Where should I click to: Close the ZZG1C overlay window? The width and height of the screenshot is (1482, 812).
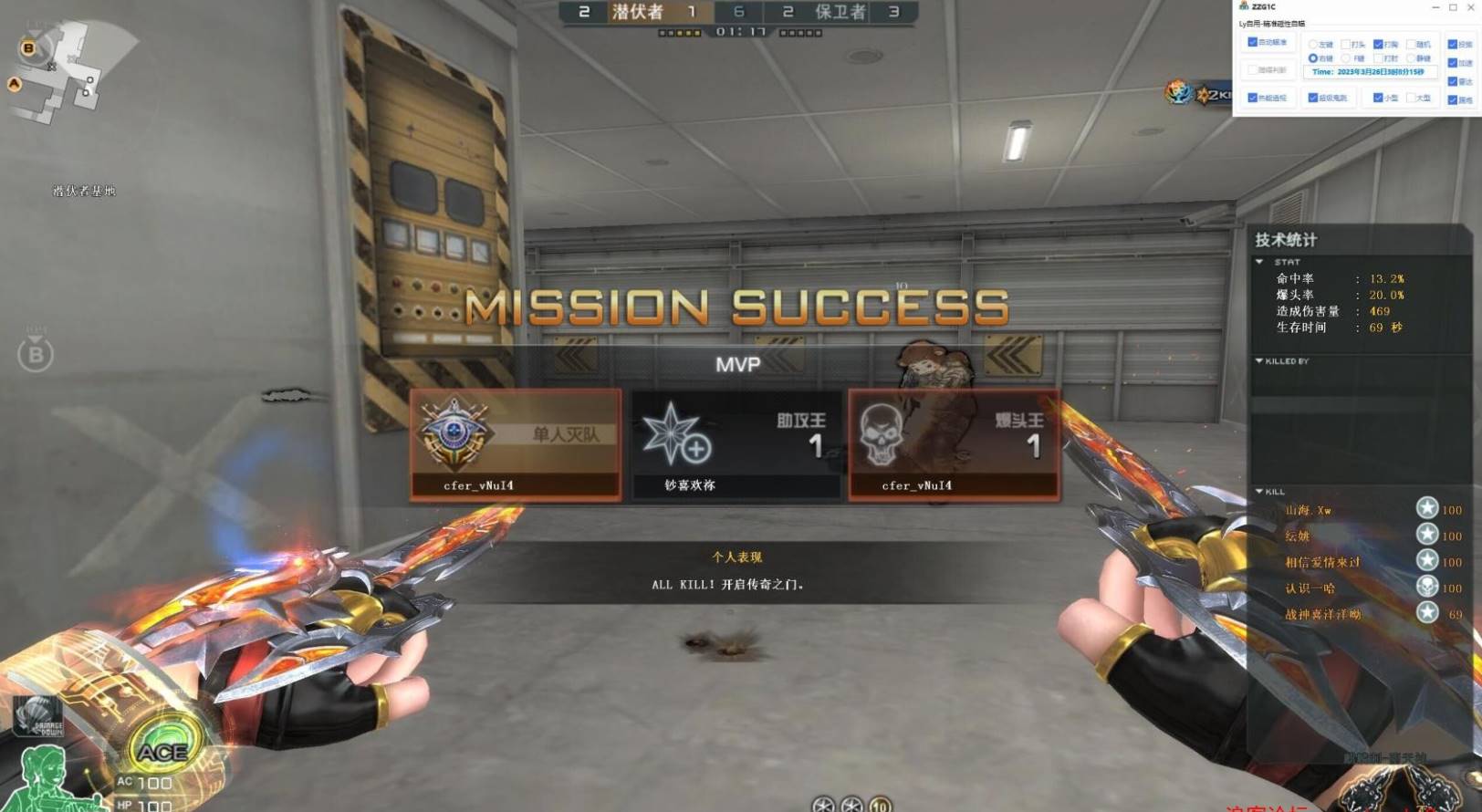pos(1469,7)
